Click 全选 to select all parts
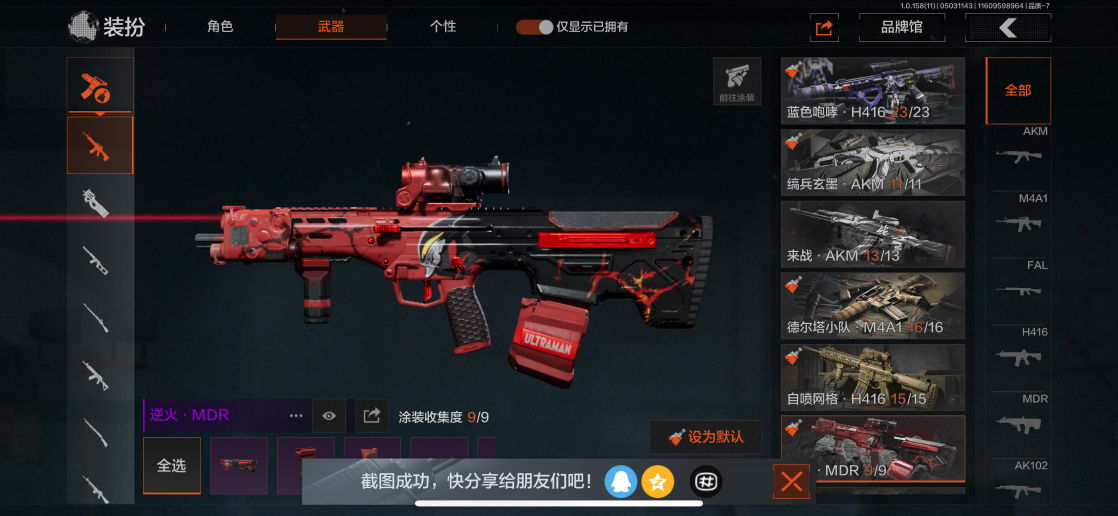 (x=171, y=466)
